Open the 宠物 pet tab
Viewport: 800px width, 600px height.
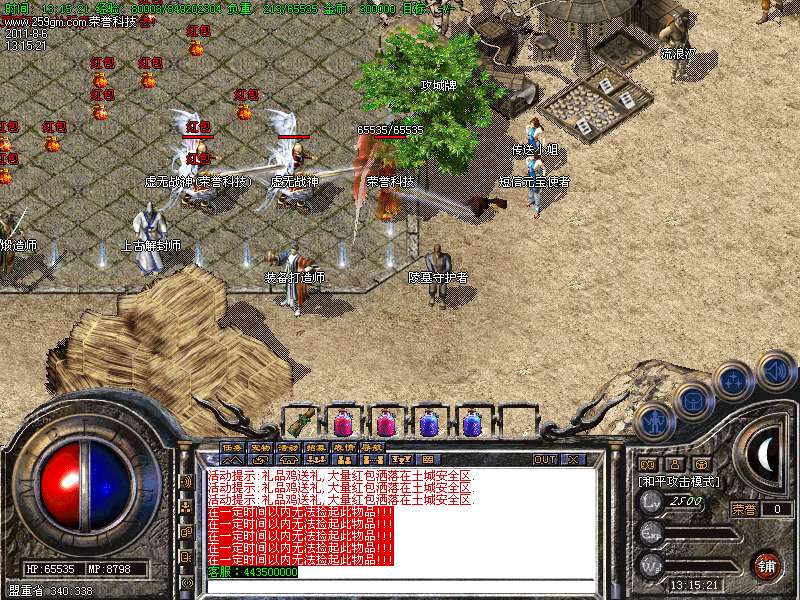click(260, 447)
